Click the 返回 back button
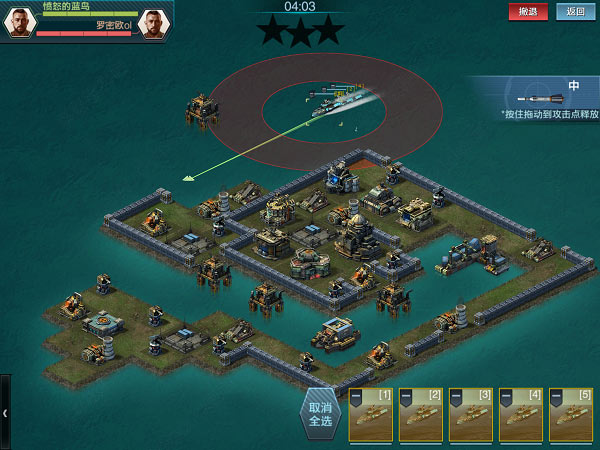The image size is (600, 450). (x=574, y=12)
